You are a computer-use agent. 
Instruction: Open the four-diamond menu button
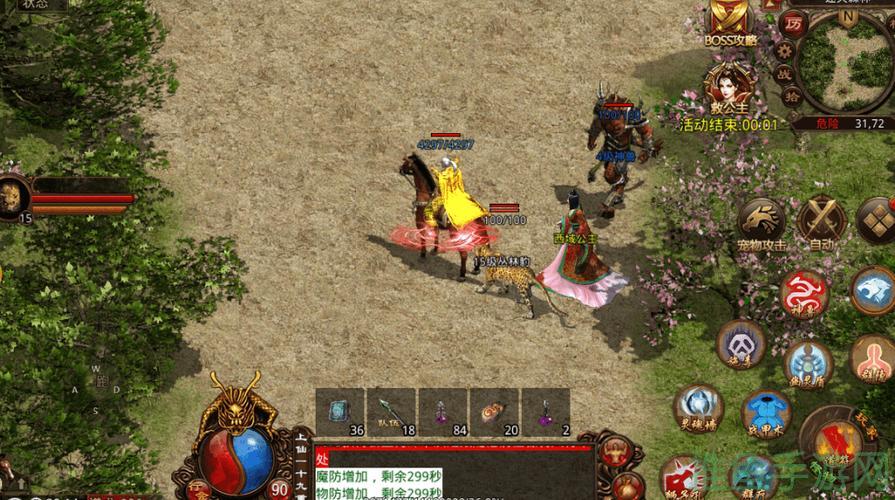[x=879, y=219]
